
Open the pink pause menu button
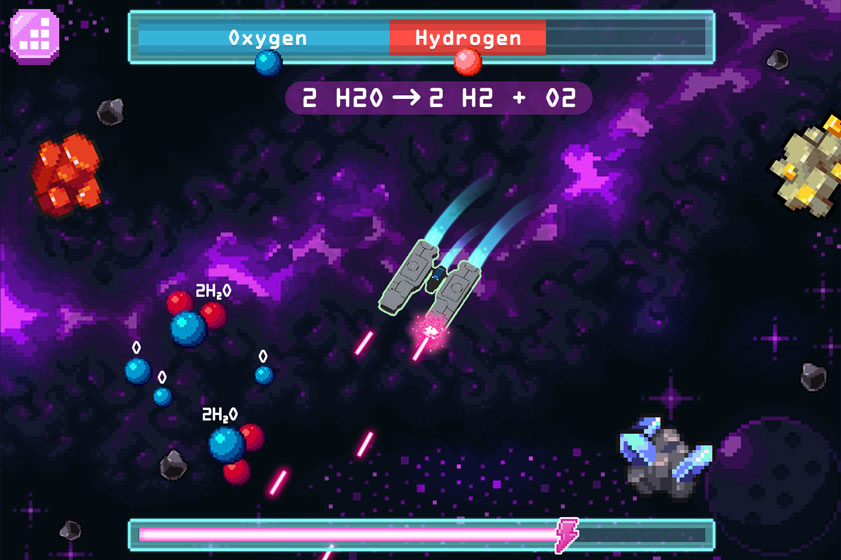[x=35, y=35]
